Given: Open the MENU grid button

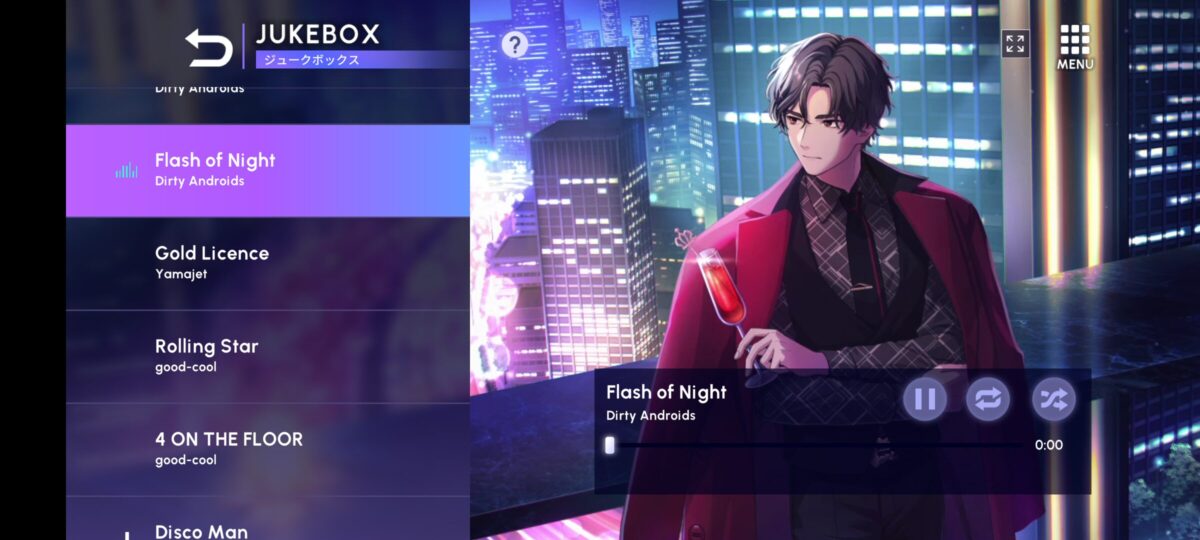Looking at the screenshot, I should [1075, 46].
